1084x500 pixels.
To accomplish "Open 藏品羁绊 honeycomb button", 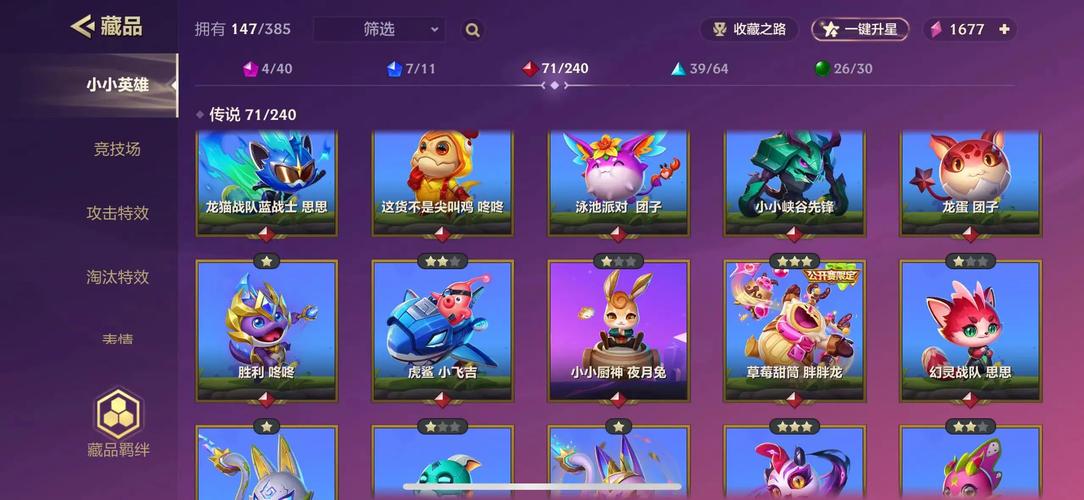I will (x=118, y=422).
